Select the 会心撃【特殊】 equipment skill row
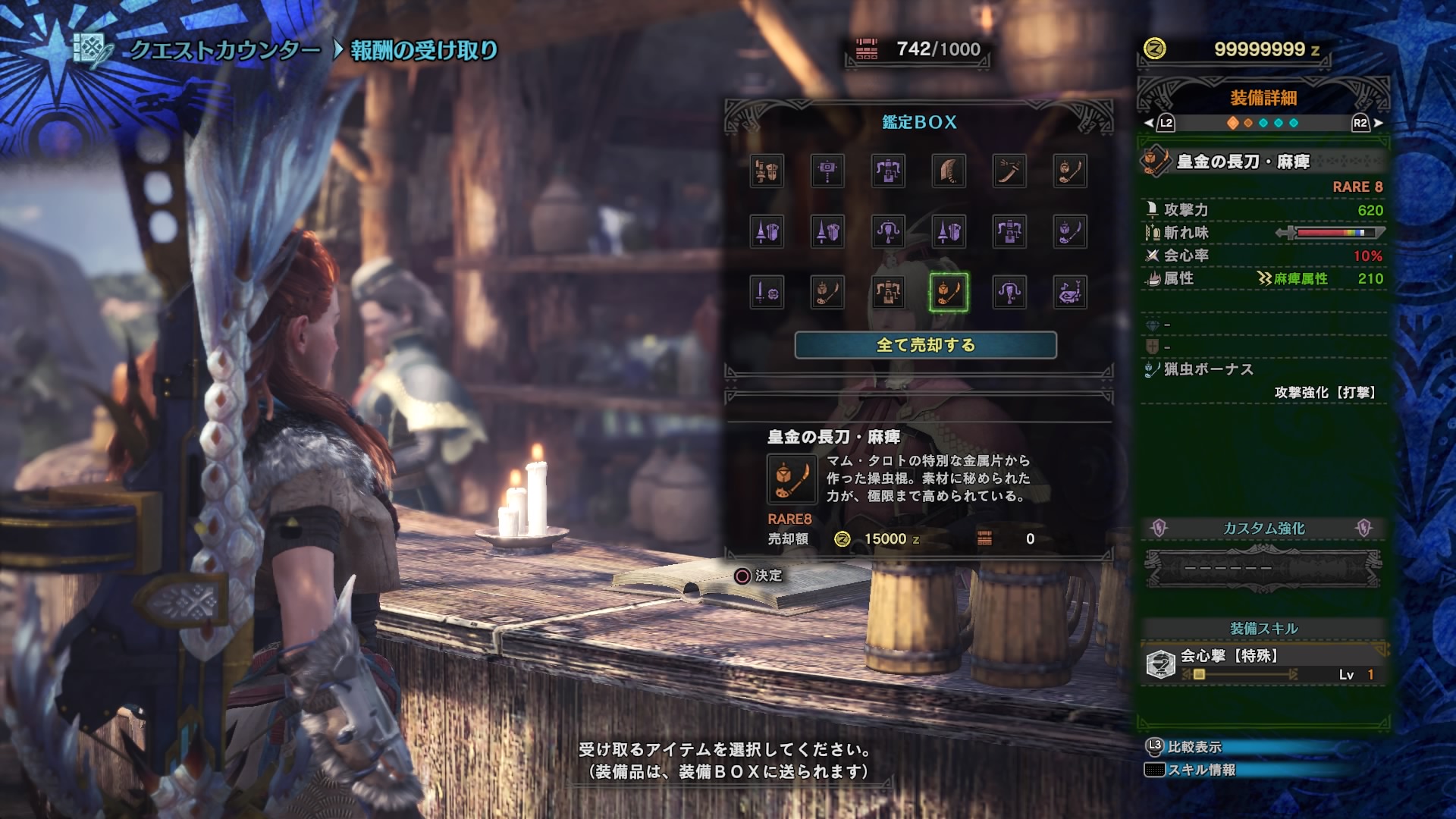 pyautogui.click(x=1263, y=664)
